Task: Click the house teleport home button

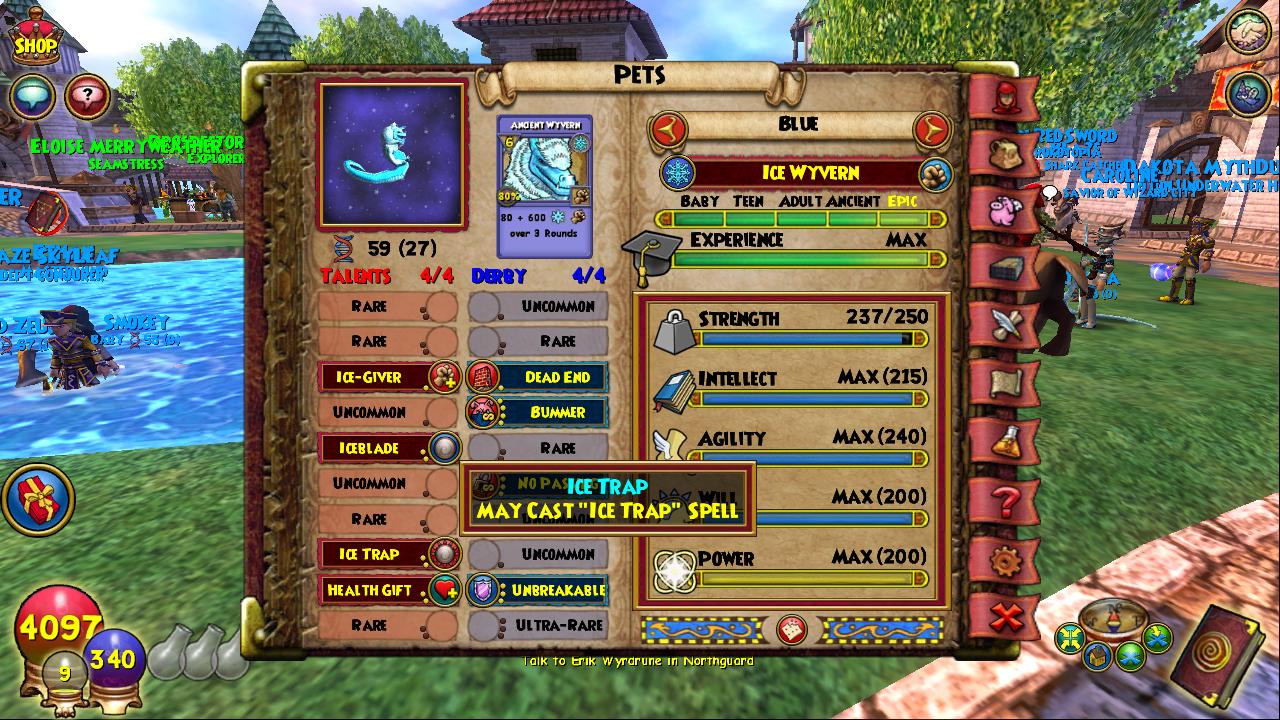Action: point(1098,656)
